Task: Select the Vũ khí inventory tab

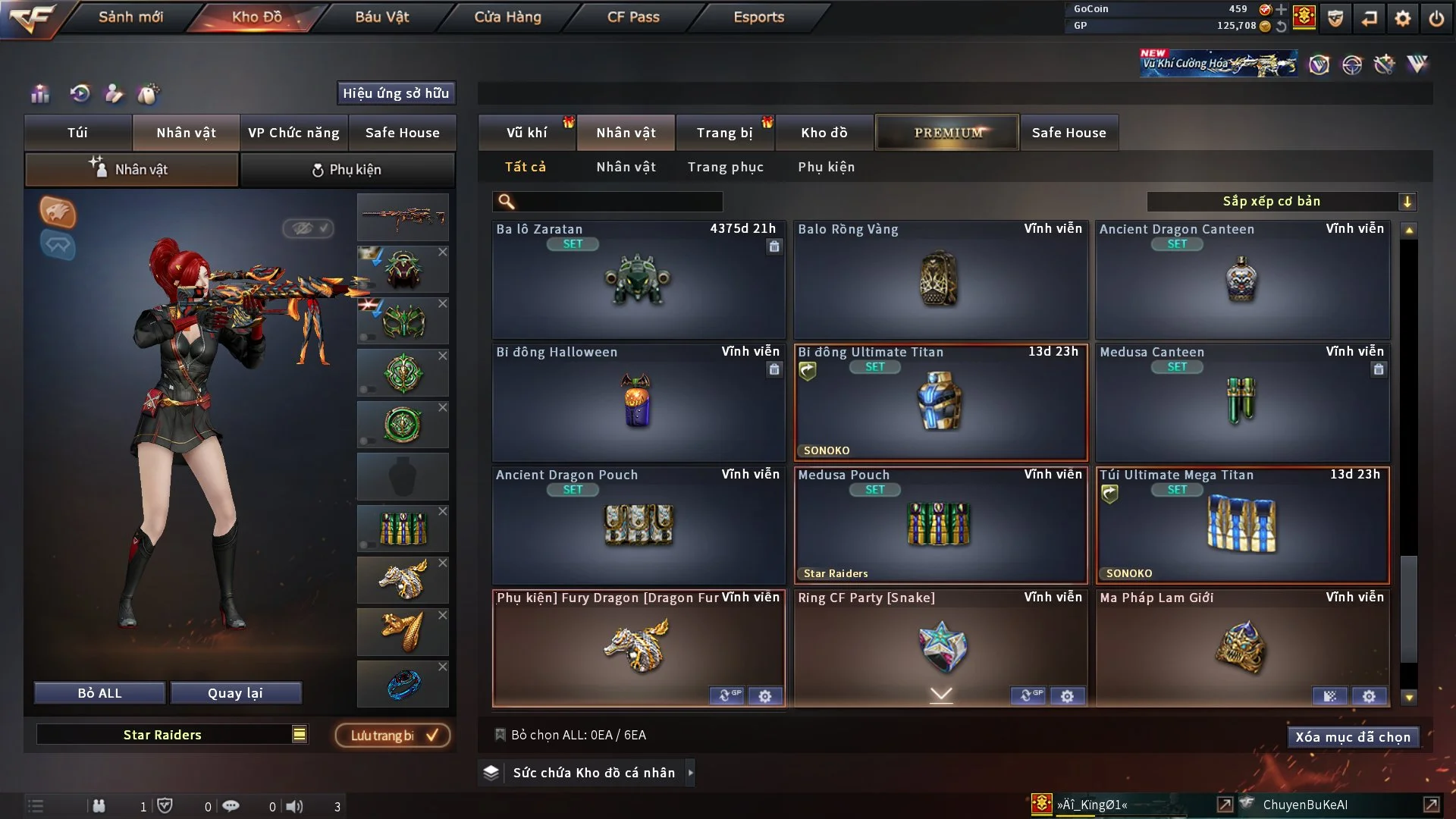Action: (526, 133)
